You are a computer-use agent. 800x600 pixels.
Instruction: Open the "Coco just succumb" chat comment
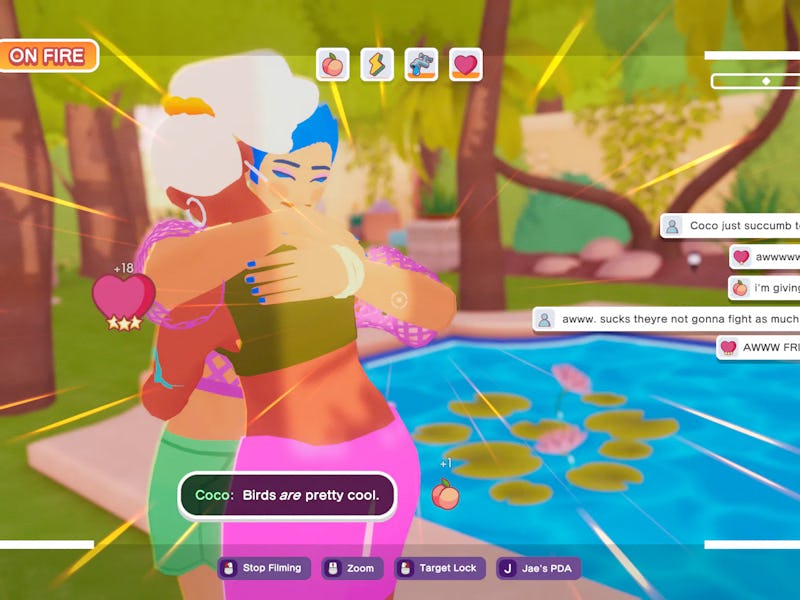click(731, 226)
